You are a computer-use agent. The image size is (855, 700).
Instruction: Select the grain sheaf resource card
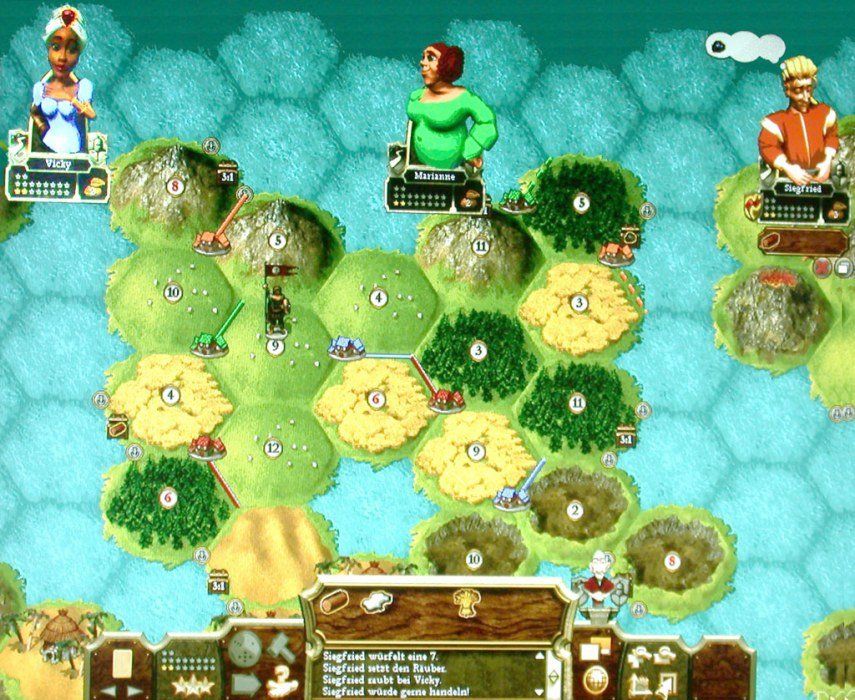click(x=465, y=601)
